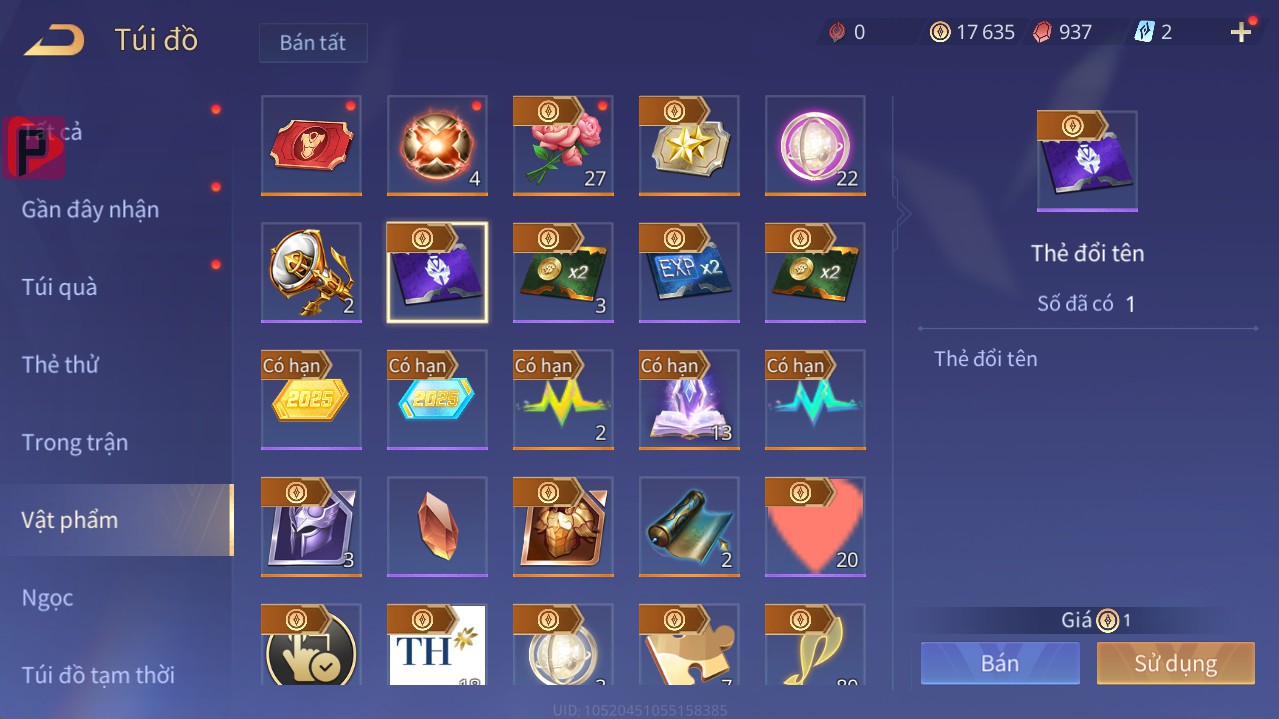Select the blue EXP x2 card
The height and width of the screenshot is (719, 1279).
[689, 272]
